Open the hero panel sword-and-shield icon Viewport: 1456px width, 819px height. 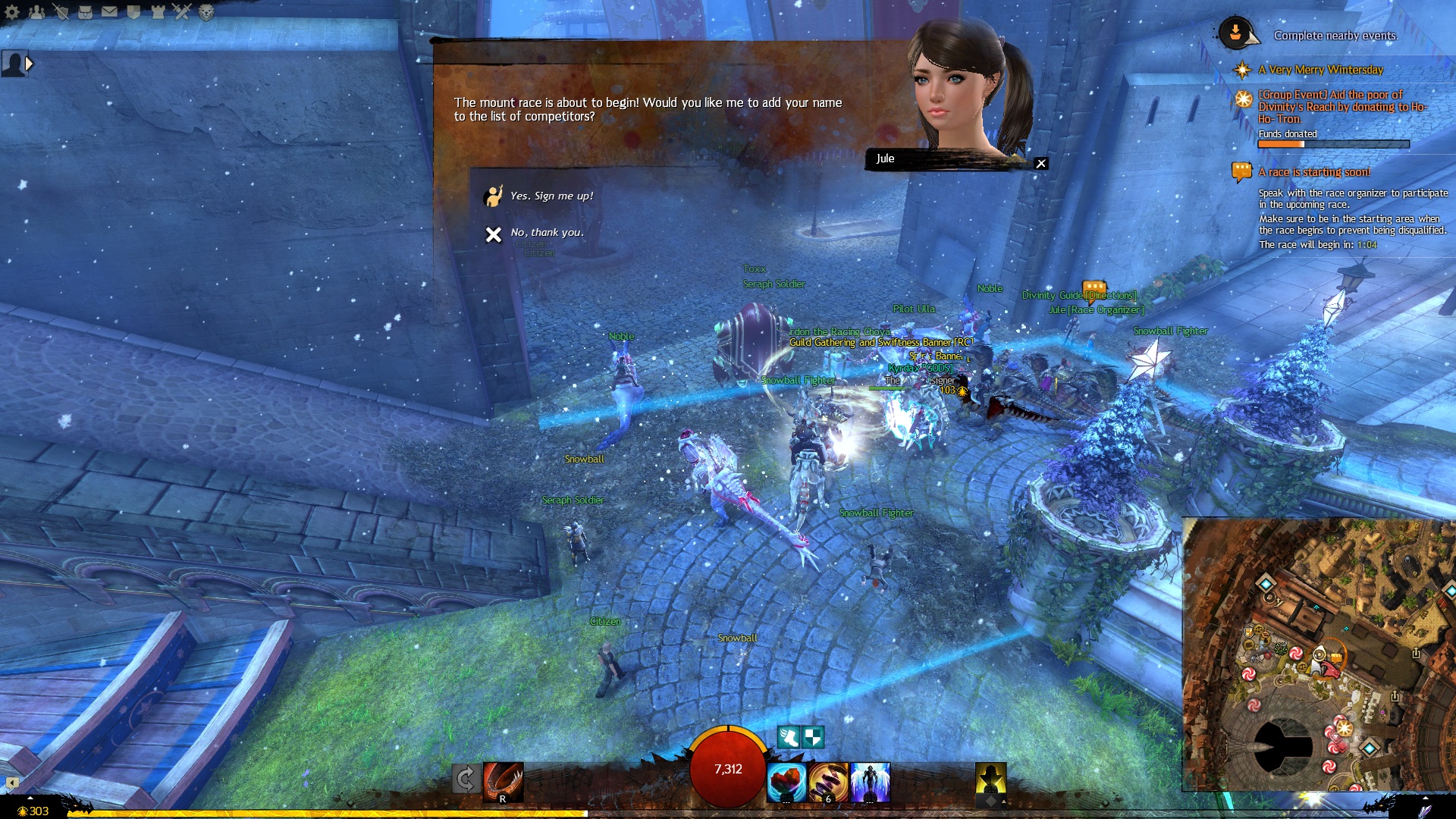click(x=61, y=11)
